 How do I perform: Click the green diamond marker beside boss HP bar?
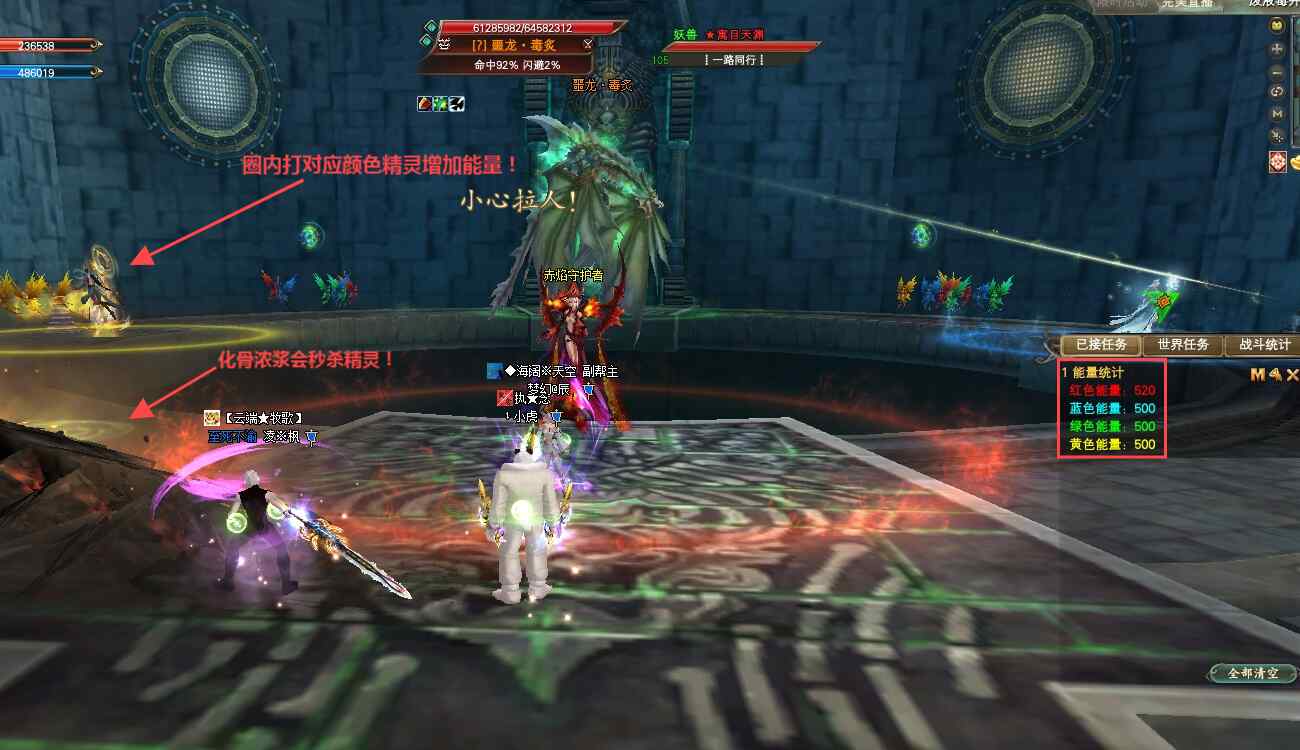tap(429, 28)
